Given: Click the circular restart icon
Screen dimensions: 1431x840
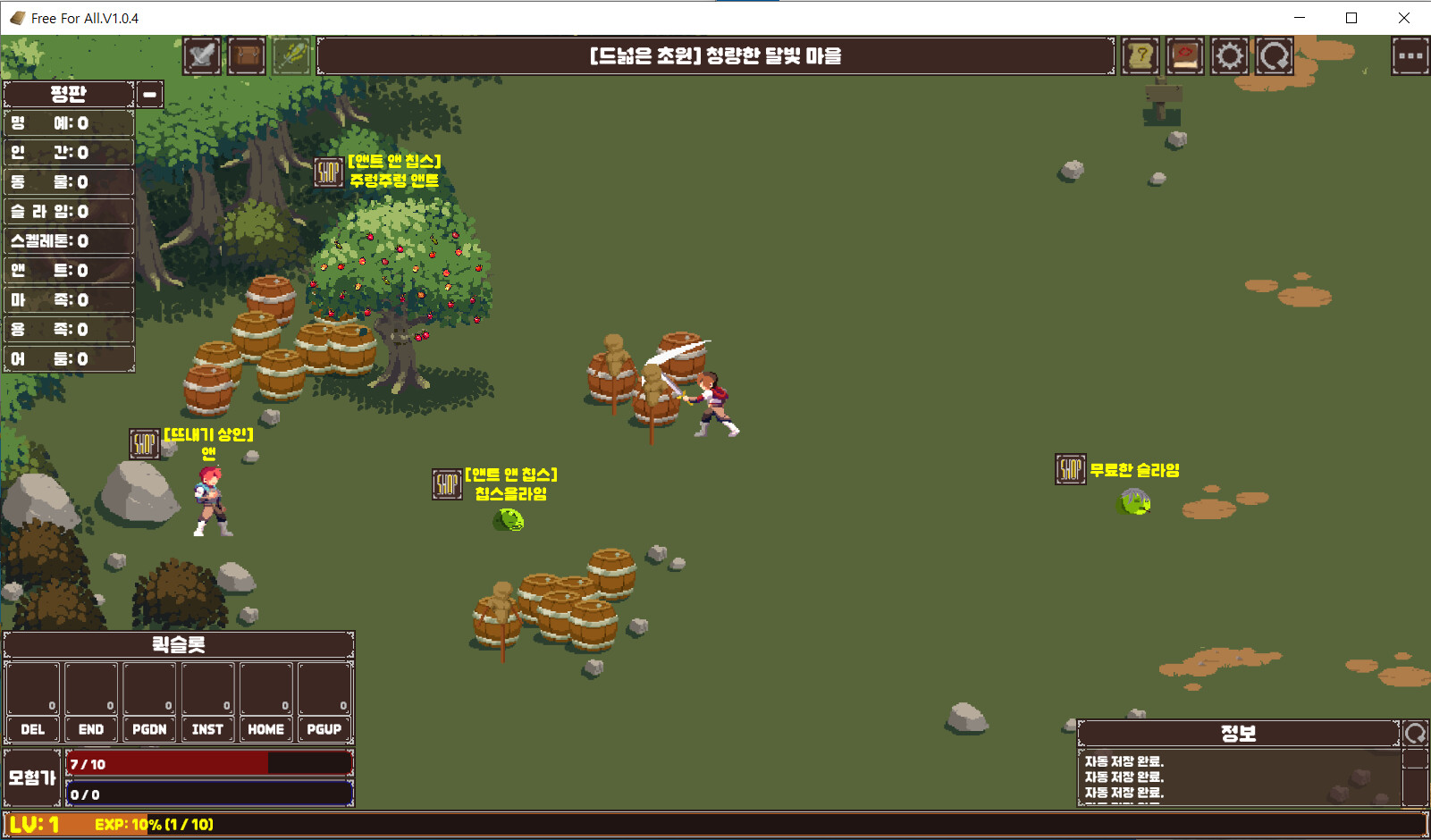Looking at the screenshot, I should click(x=1274, y=55).
